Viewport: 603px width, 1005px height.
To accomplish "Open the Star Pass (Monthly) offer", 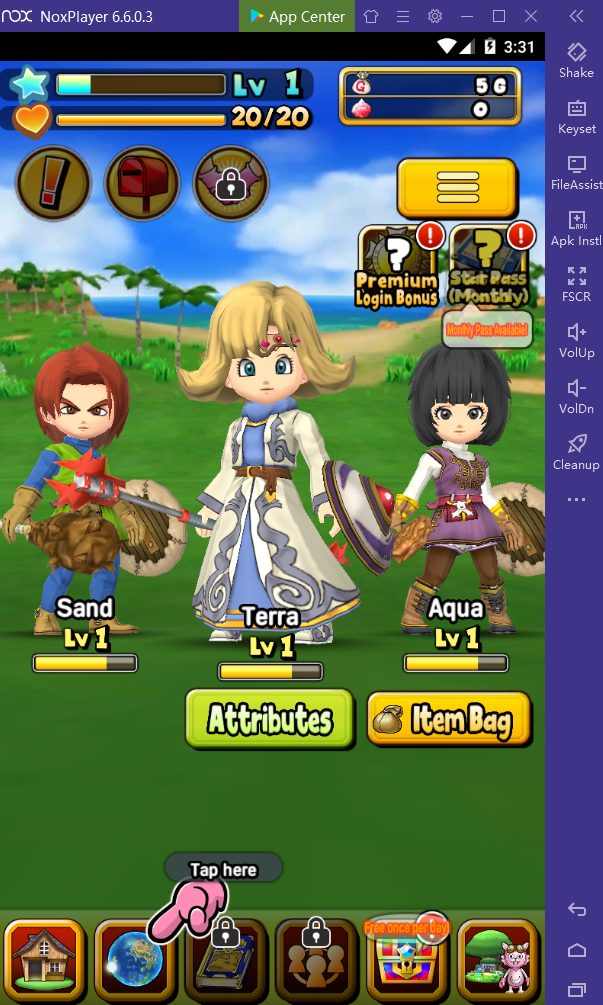I will 489,265.
